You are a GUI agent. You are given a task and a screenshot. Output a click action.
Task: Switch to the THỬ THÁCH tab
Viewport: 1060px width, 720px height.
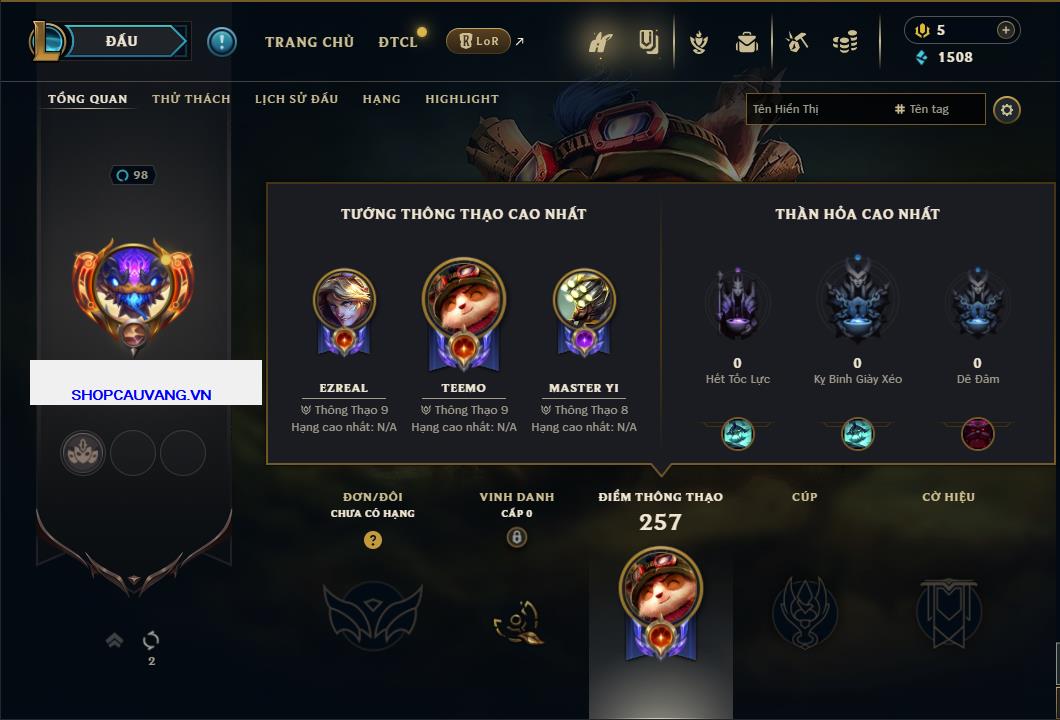tap(191, 99)
